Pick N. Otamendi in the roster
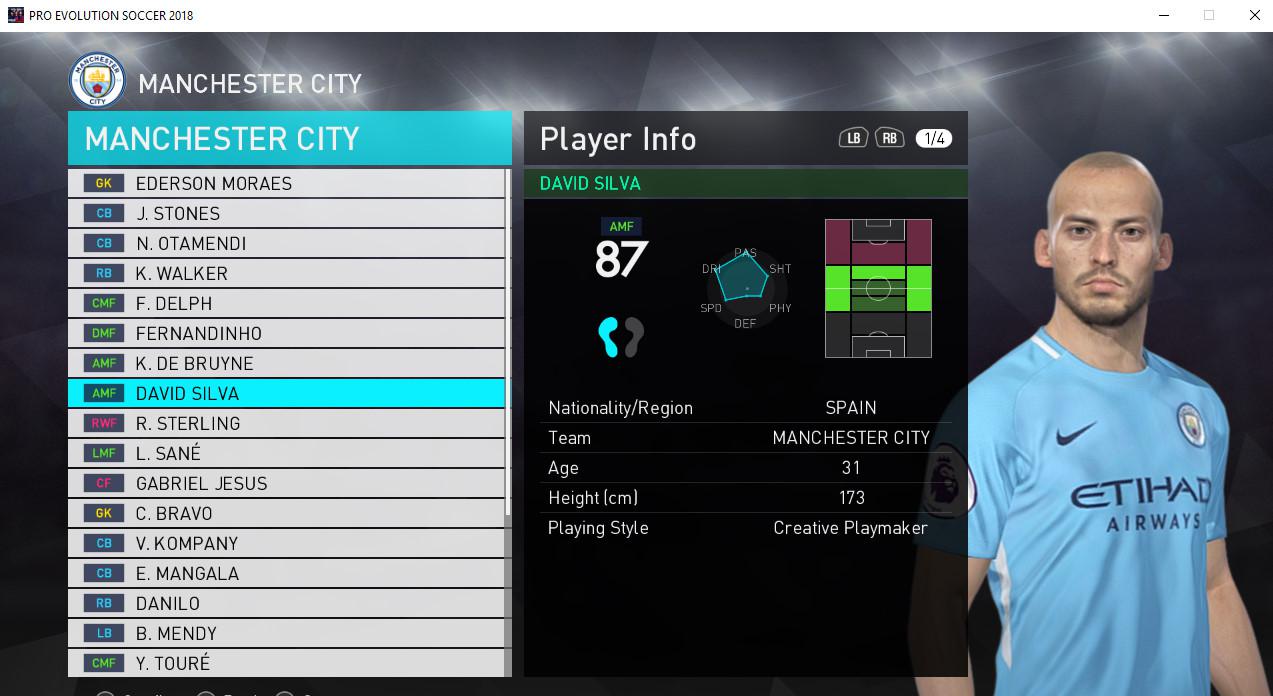1273x696 pixels. click(287, 243)
